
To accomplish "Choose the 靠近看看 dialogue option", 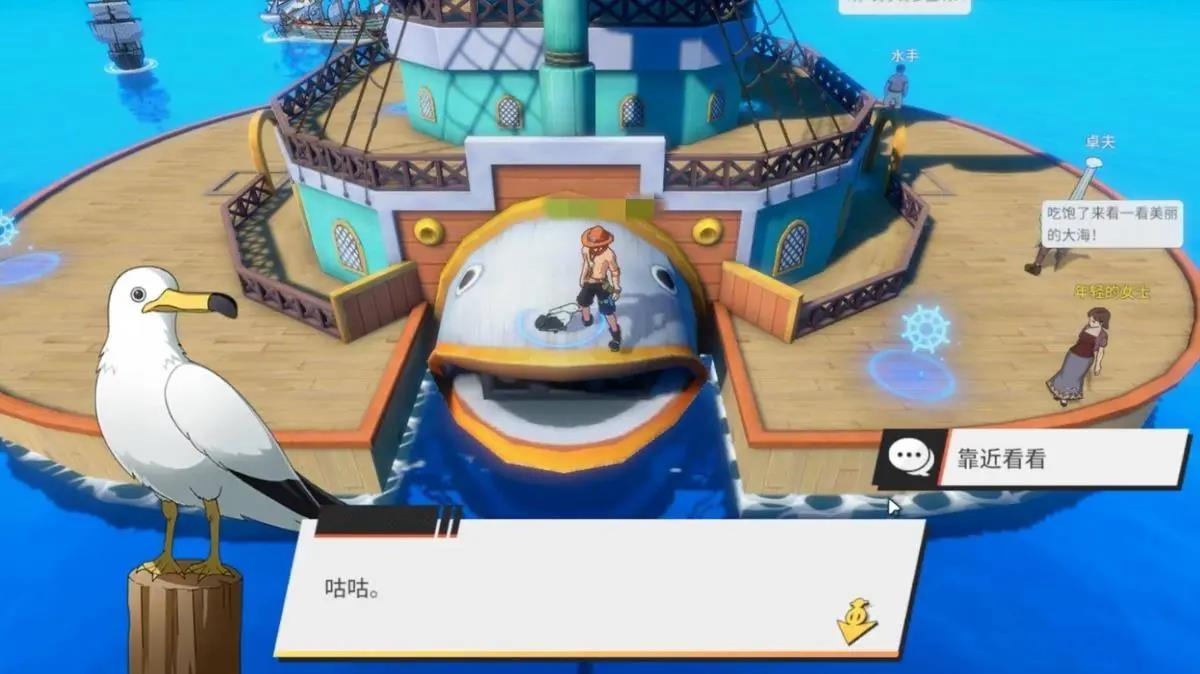I will [1034, 459].
